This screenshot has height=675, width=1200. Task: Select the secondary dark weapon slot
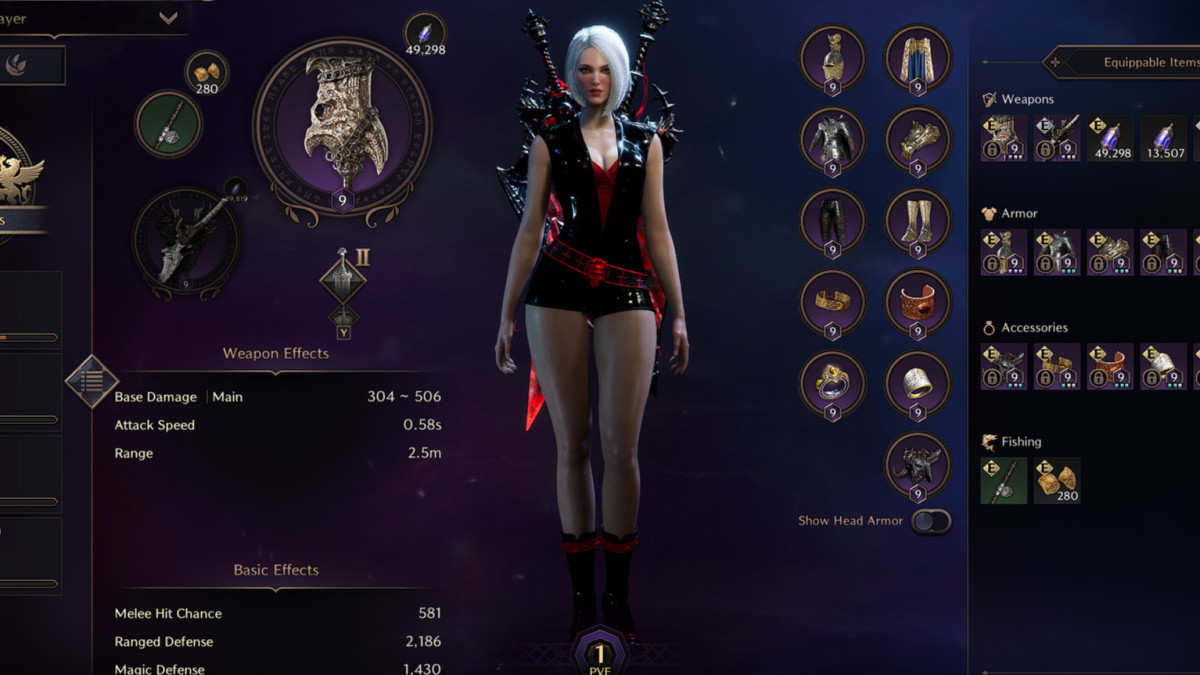pyautogui.click(x=186, y=241)
